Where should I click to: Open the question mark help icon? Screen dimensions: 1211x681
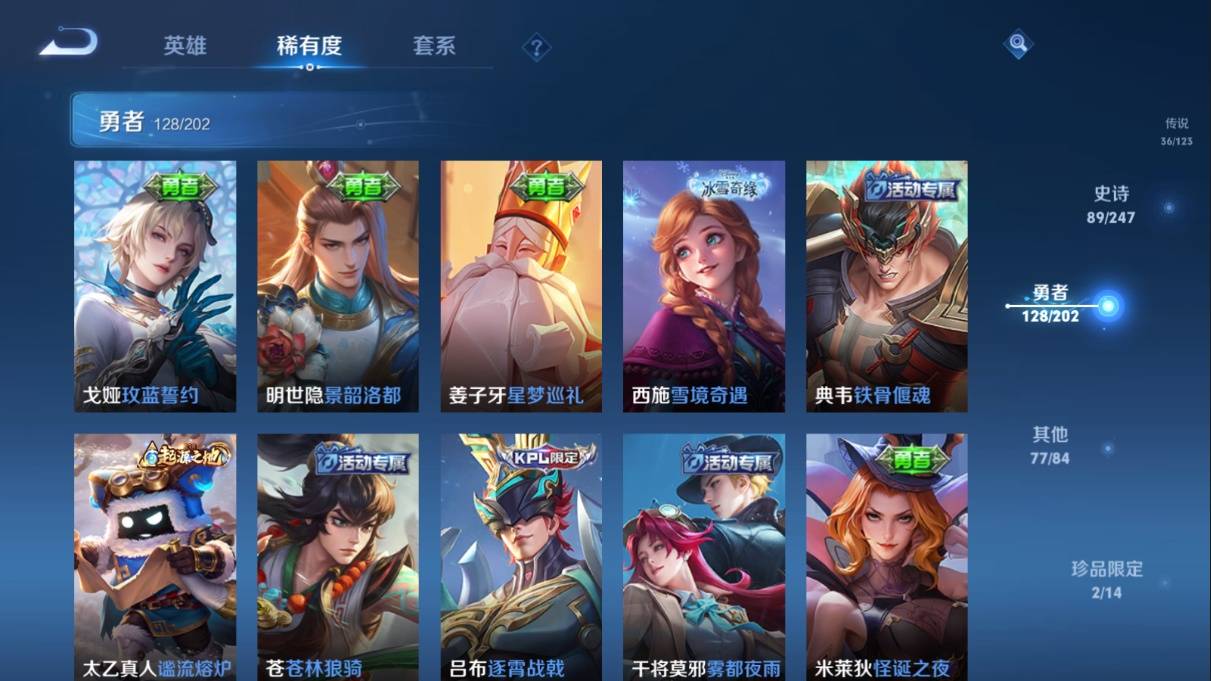(x=537, y=47)
